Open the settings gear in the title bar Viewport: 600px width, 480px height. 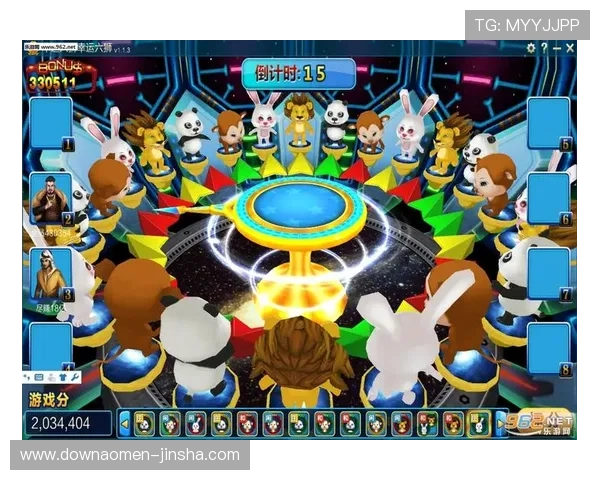pos(529,48)
